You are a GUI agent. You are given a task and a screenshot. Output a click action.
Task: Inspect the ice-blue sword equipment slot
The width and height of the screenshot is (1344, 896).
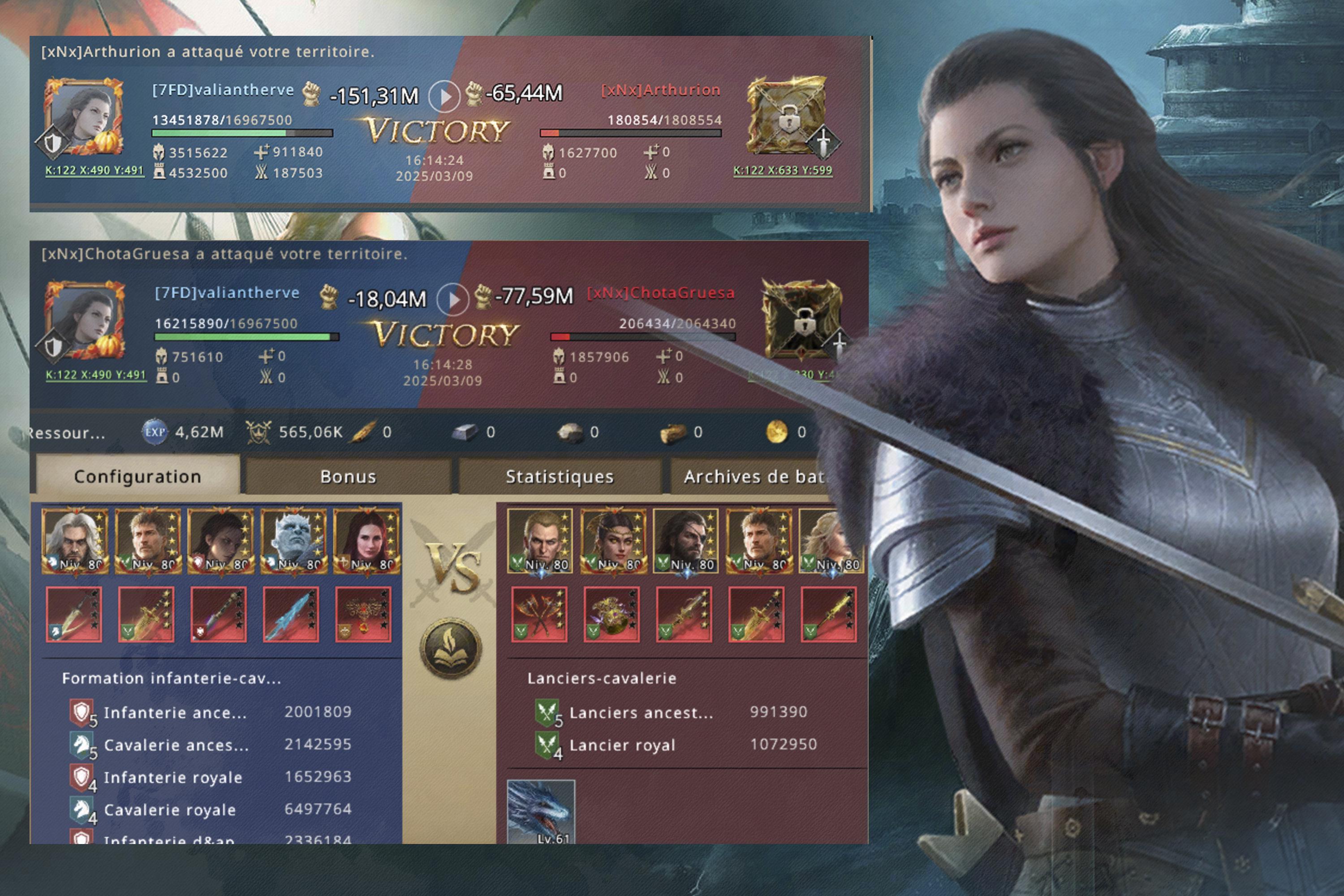pyautogui.click(x=291, y=614)
